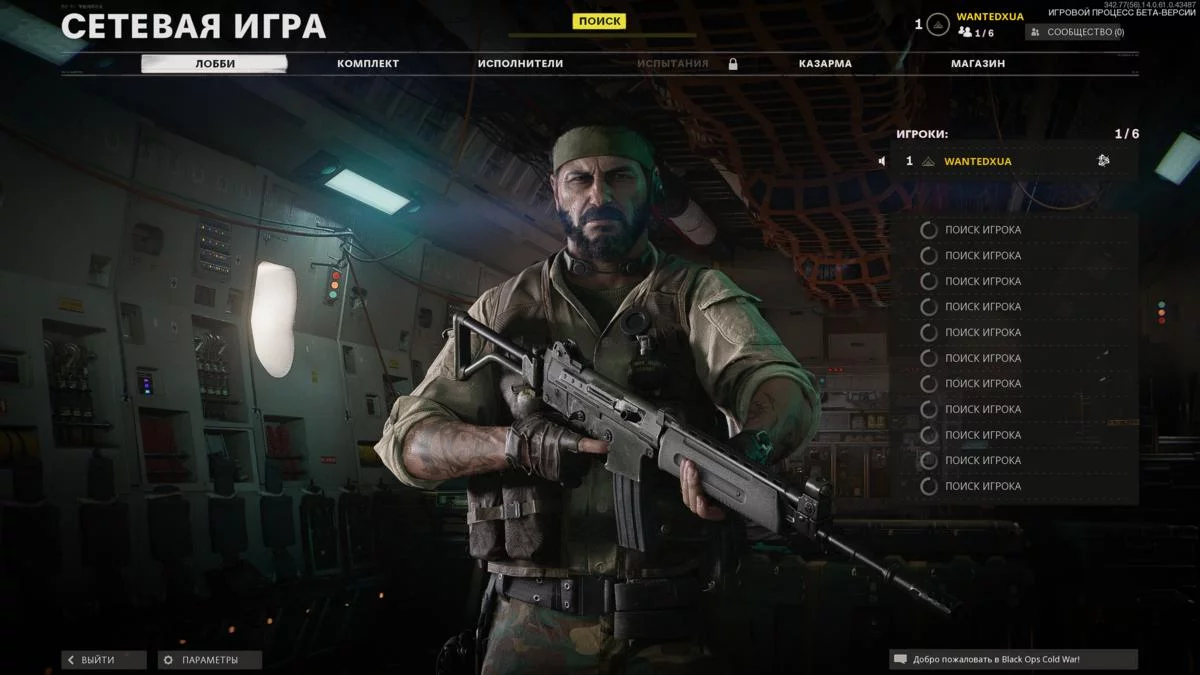Open the welcome message chat box
The height and width of the screenshot is (675, 1200).
click(x=1013, y=660)
